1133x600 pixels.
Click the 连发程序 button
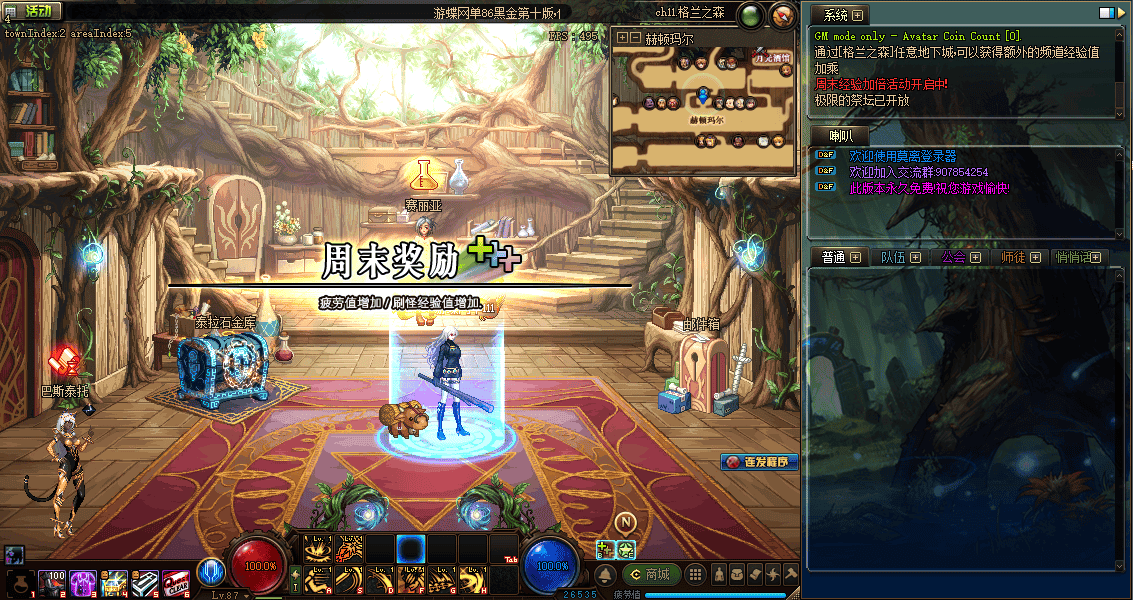[x=759, y=462]
